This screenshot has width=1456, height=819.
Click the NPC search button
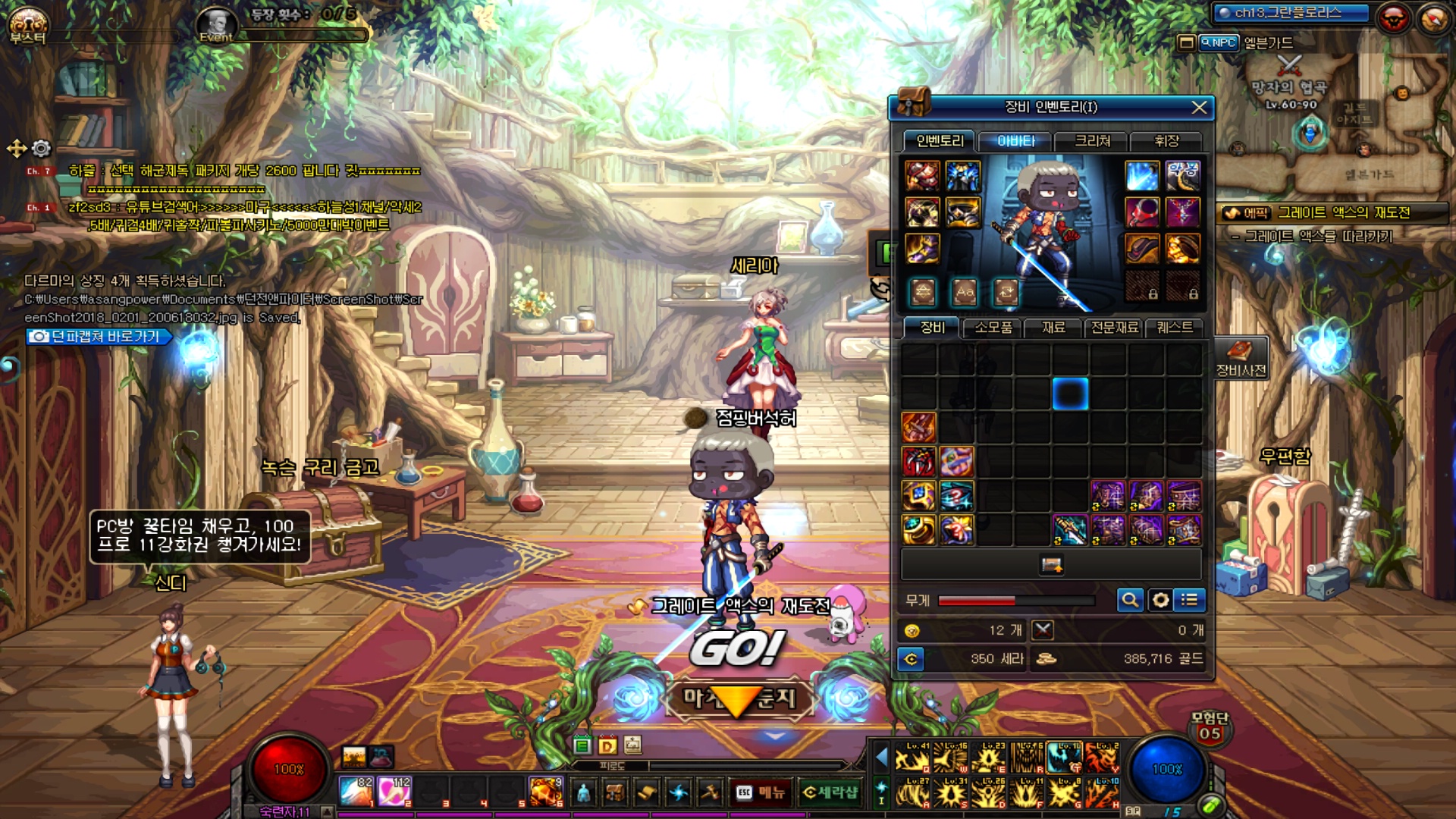tap(1219, 43)
